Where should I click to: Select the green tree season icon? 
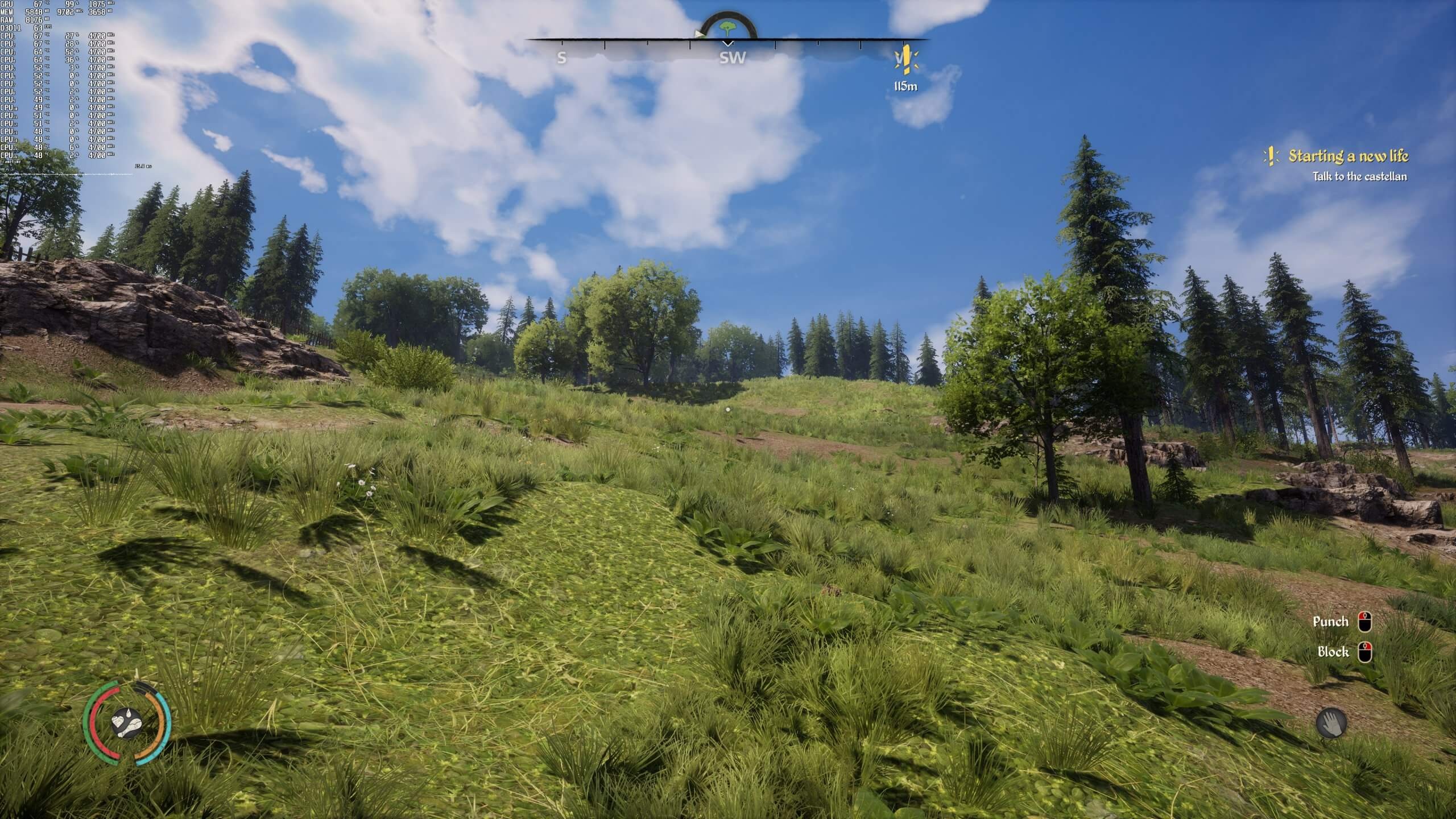pos(727,27)
